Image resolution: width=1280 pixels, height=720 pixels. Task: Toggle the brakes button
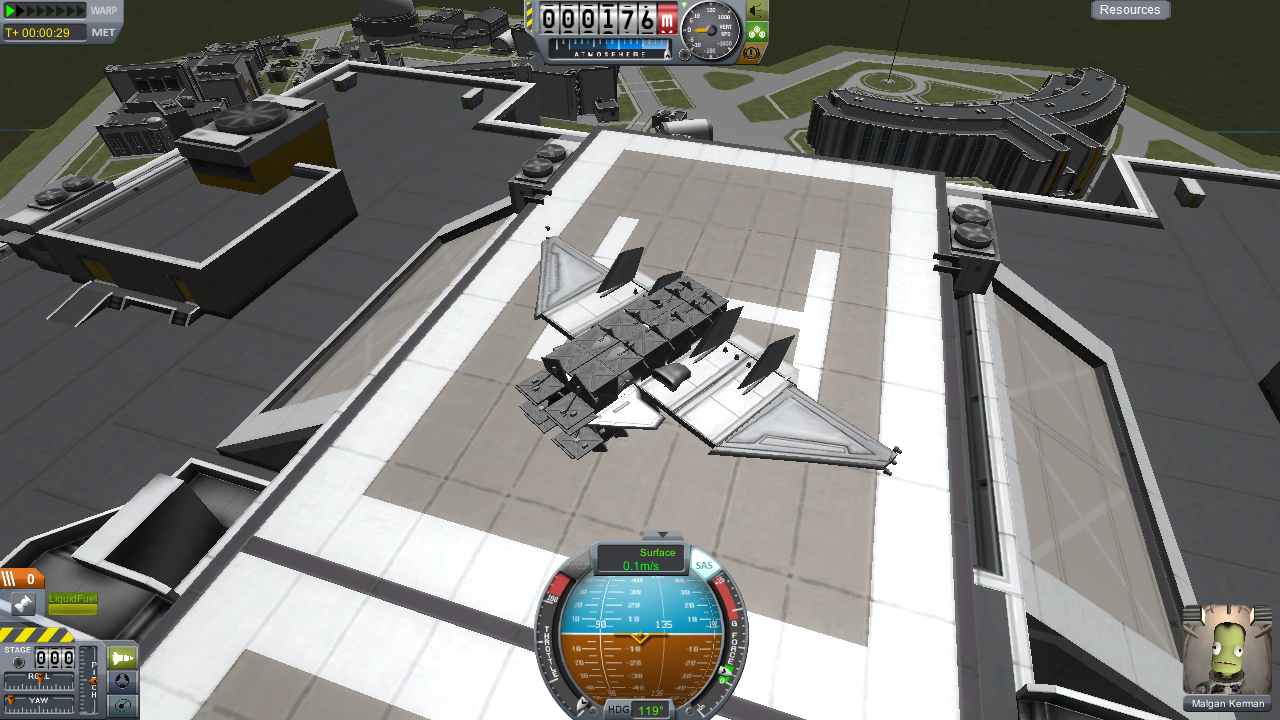756,52
